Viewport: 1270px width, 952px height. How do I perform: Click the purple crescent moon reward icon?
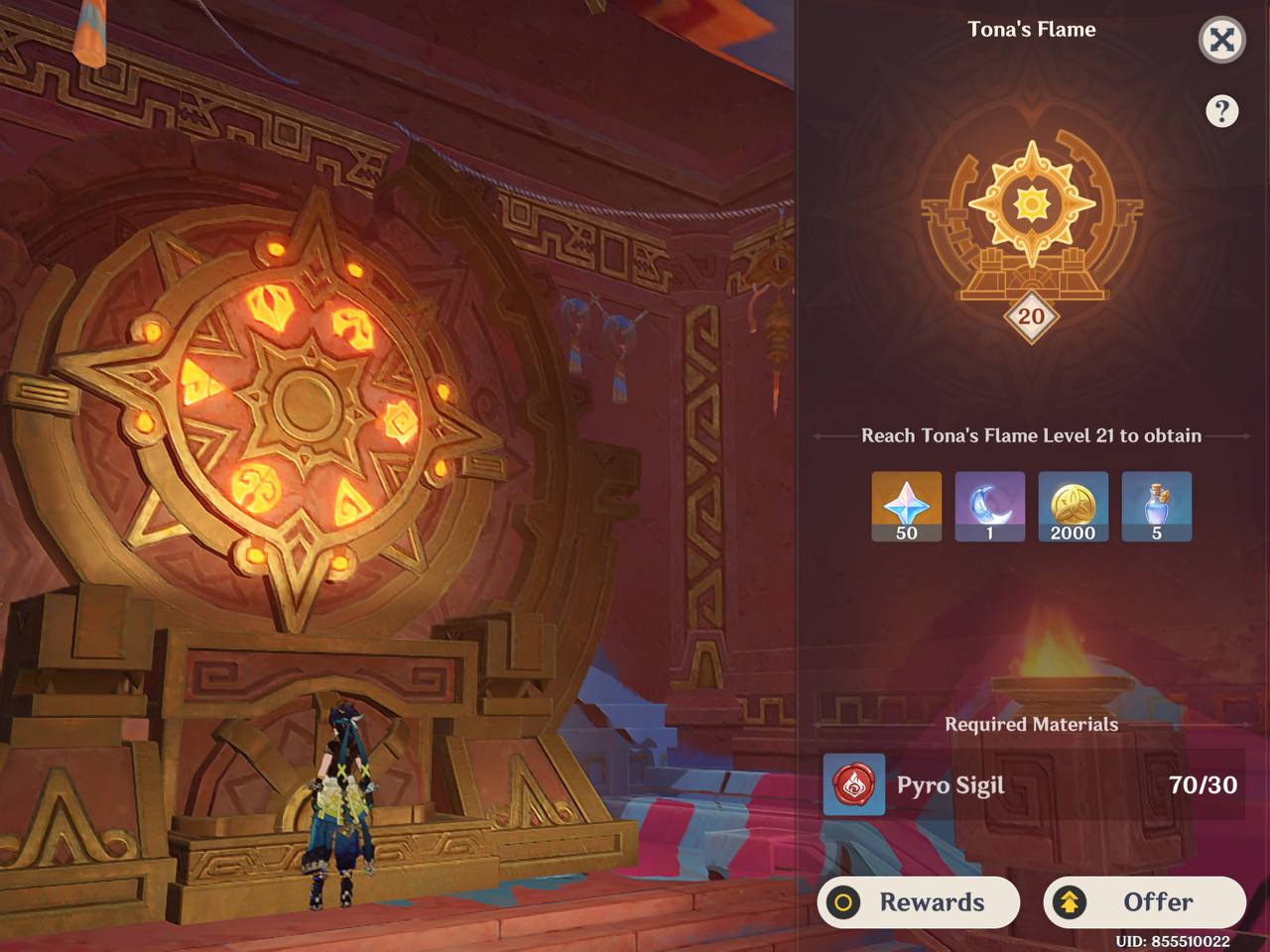pyautogui.click(x=989, y=504)
